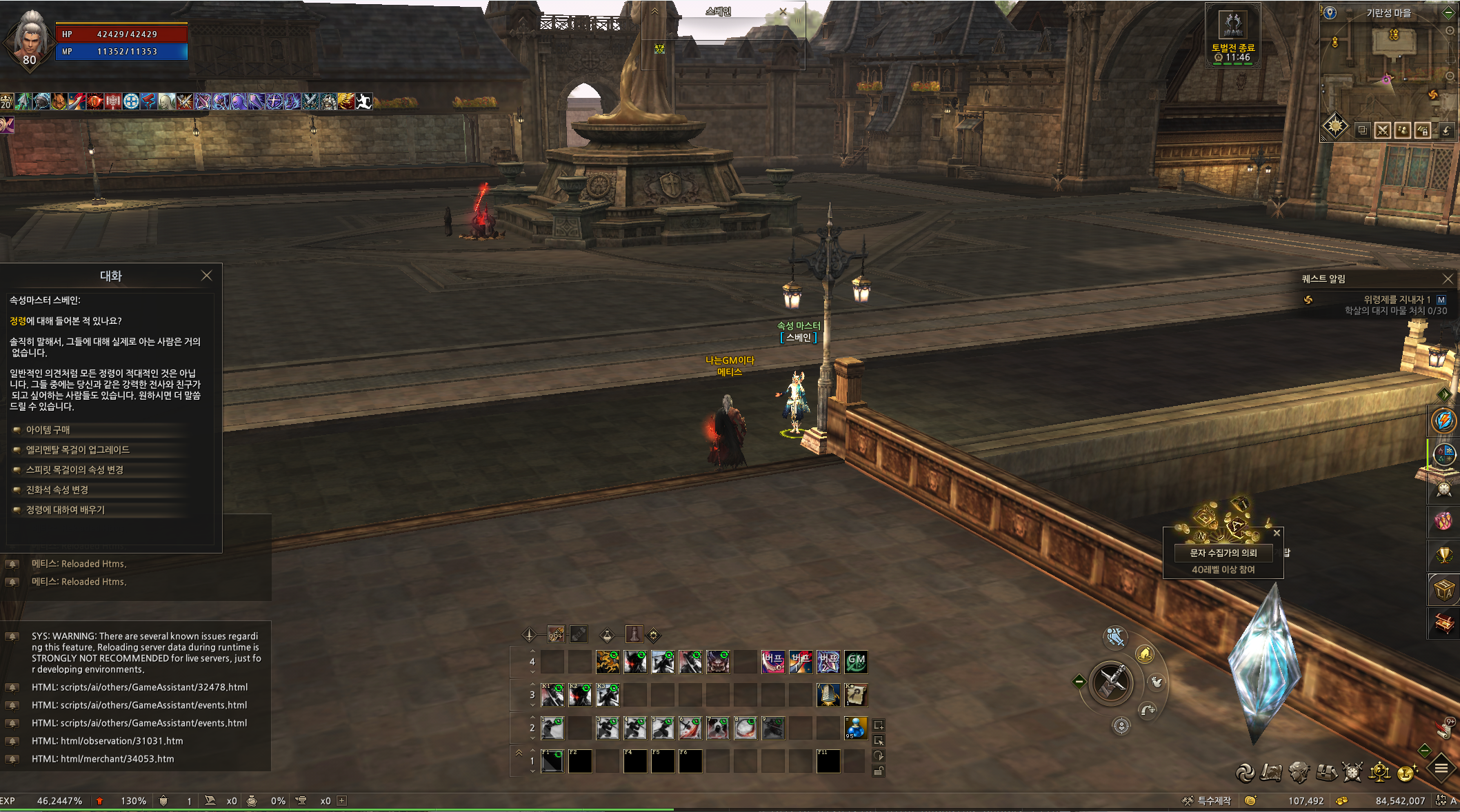Viewport: 1460px width, 812px height.
Task: Use the scroll item in the K* slot
Action: (856, 695)
